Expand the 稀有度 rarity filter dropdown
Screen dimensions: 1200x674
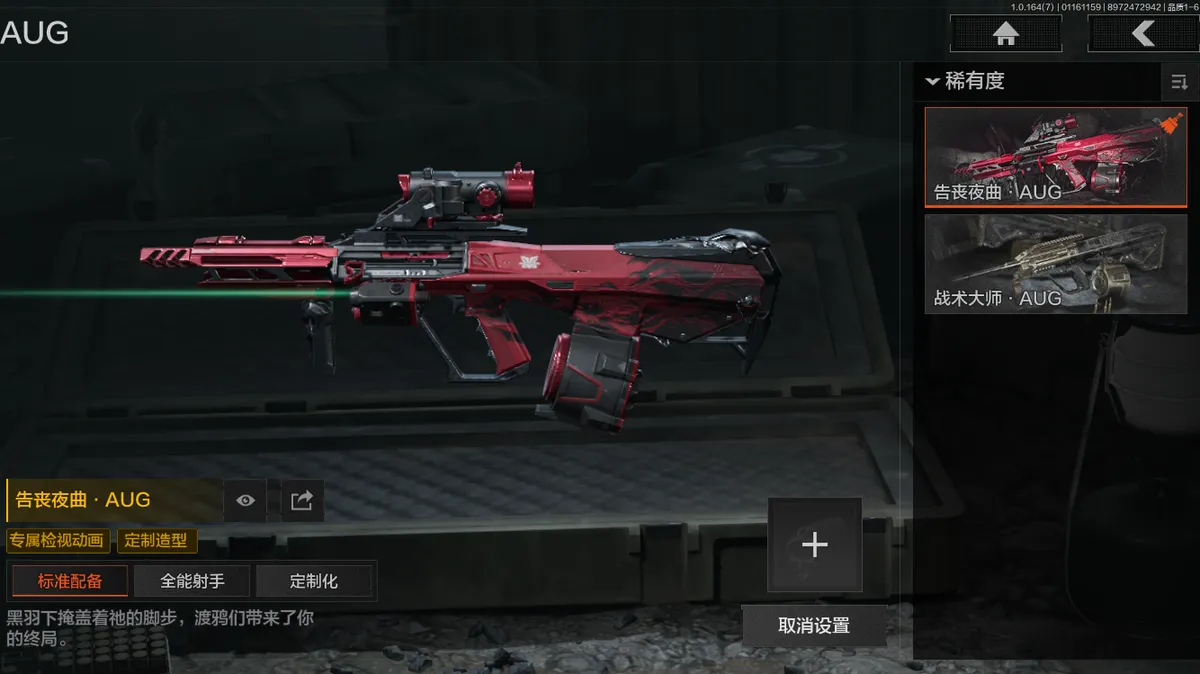pos(966,81)
